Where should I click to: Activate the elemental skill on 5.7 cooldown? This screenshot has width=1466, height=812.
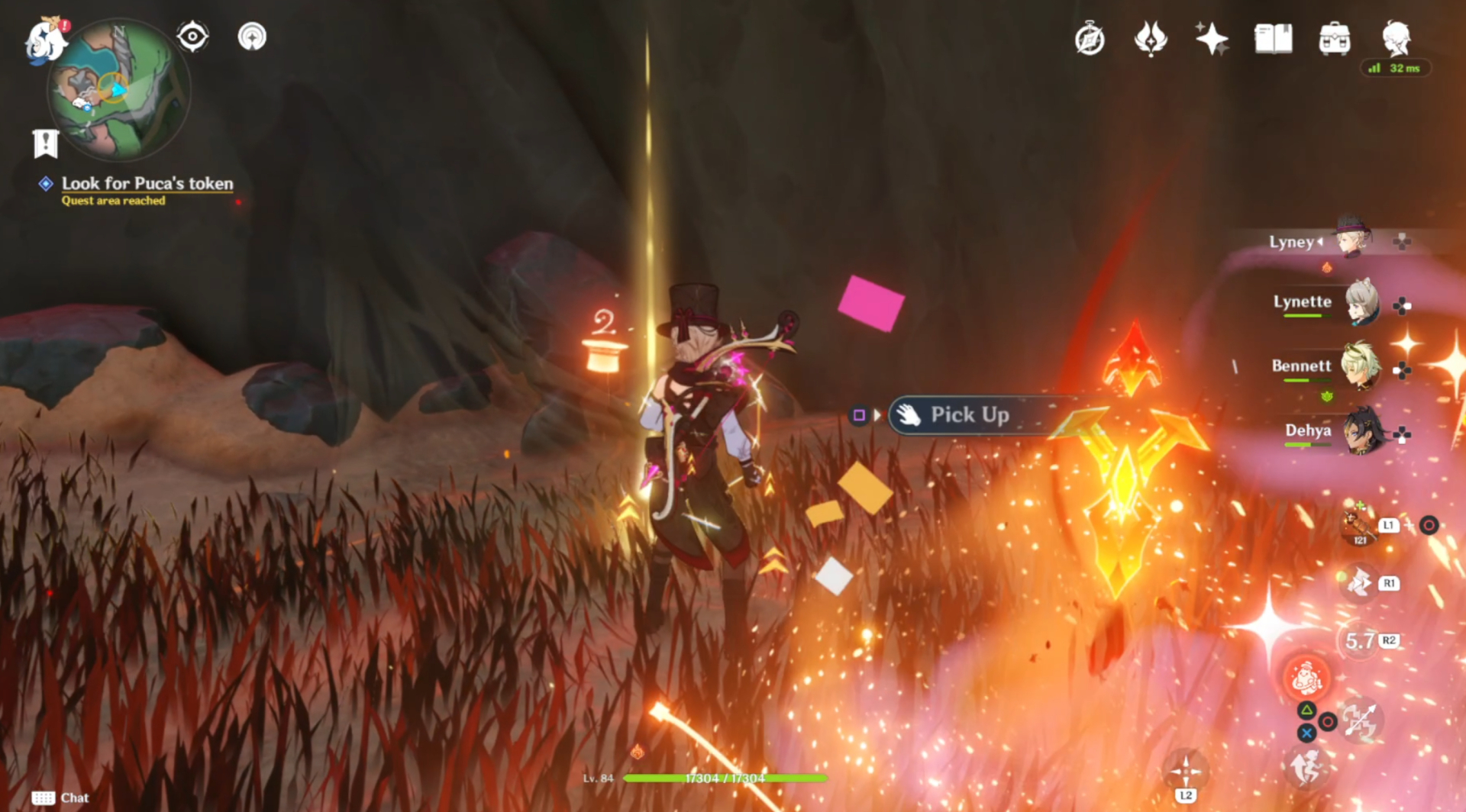tap(1360, 640)
